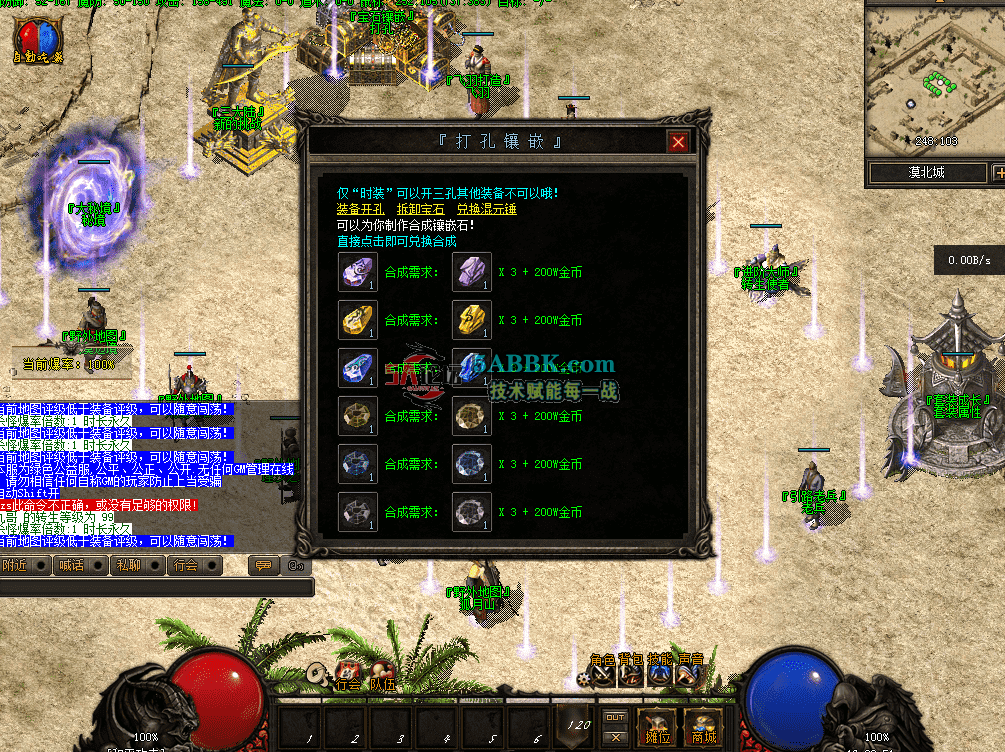Open the 行会 guild icon above the hotbar
Viewport: 1005px width, 752px height.
tap(347, 673)
